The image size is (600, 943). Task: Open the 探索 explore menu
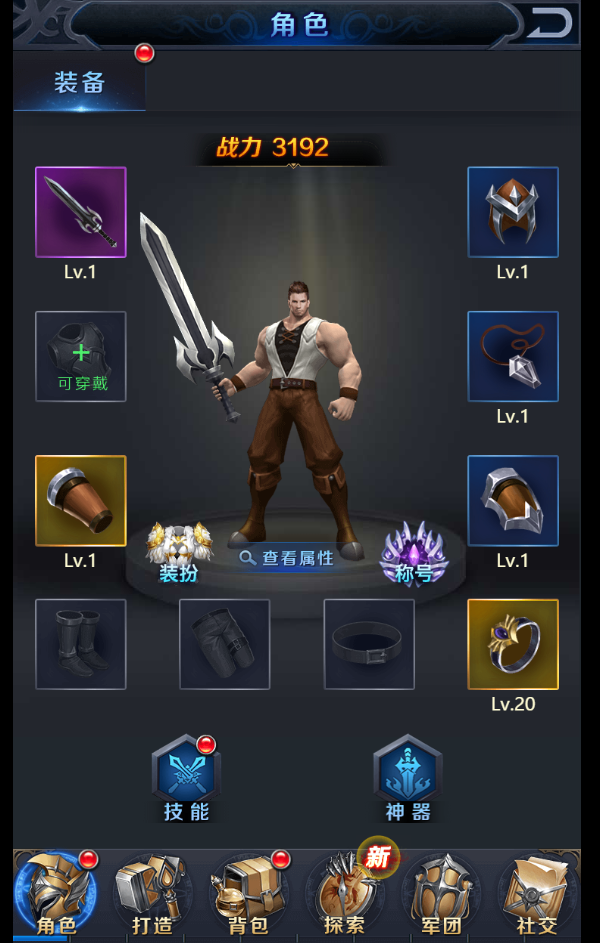pyautogui.click(x=343, y=895)
